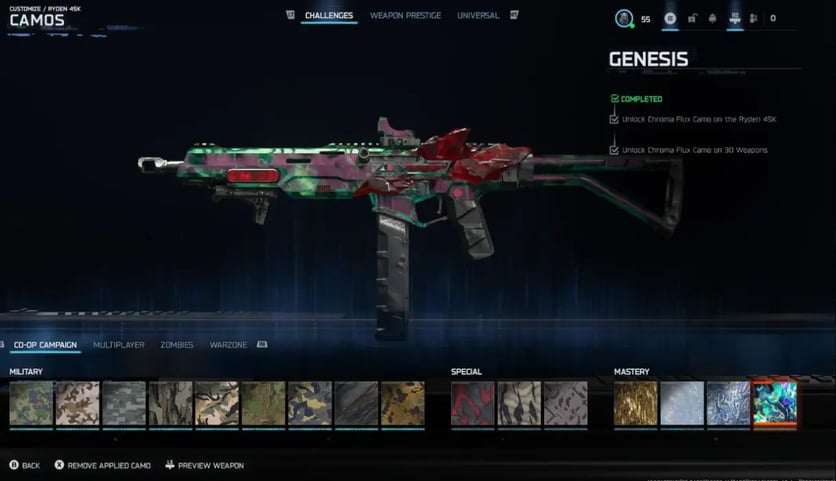Select the Universal camos tab
The height and width of the screenshot is (481, 836).
478,16
